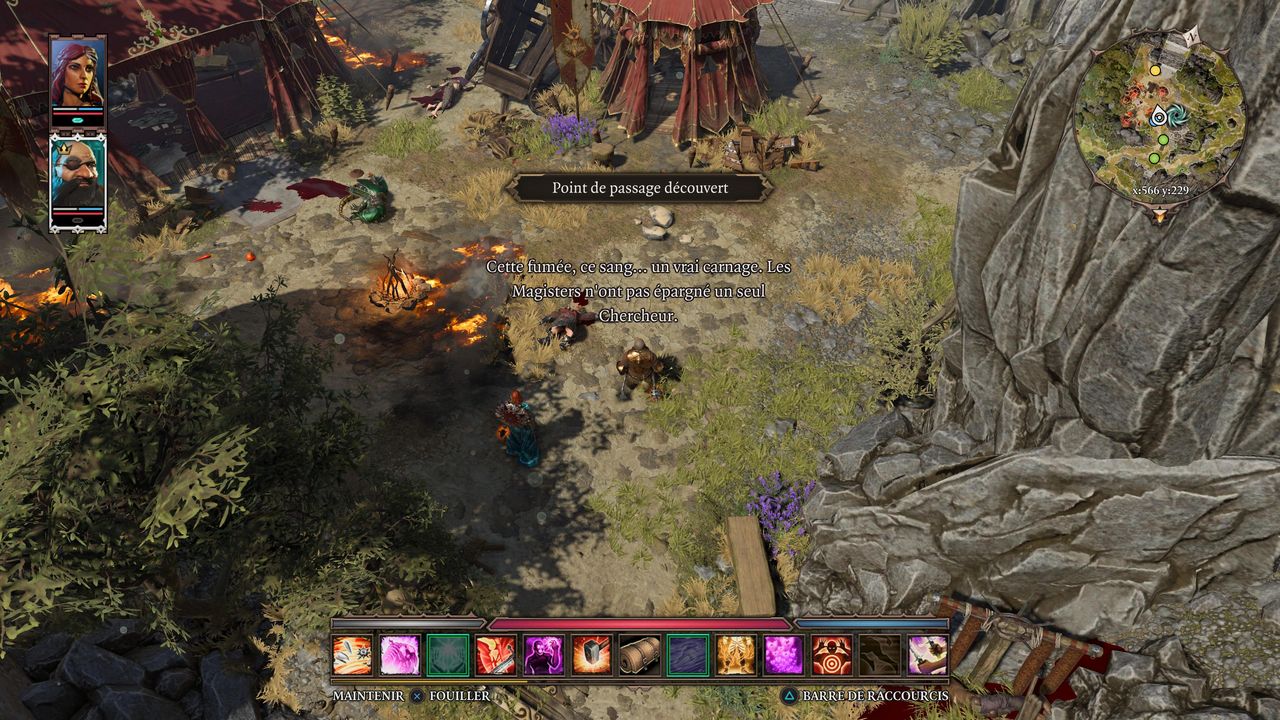The image size is (1280, 720).
Task: Select the dark brown creature skill slot
Action: point(880,655)
